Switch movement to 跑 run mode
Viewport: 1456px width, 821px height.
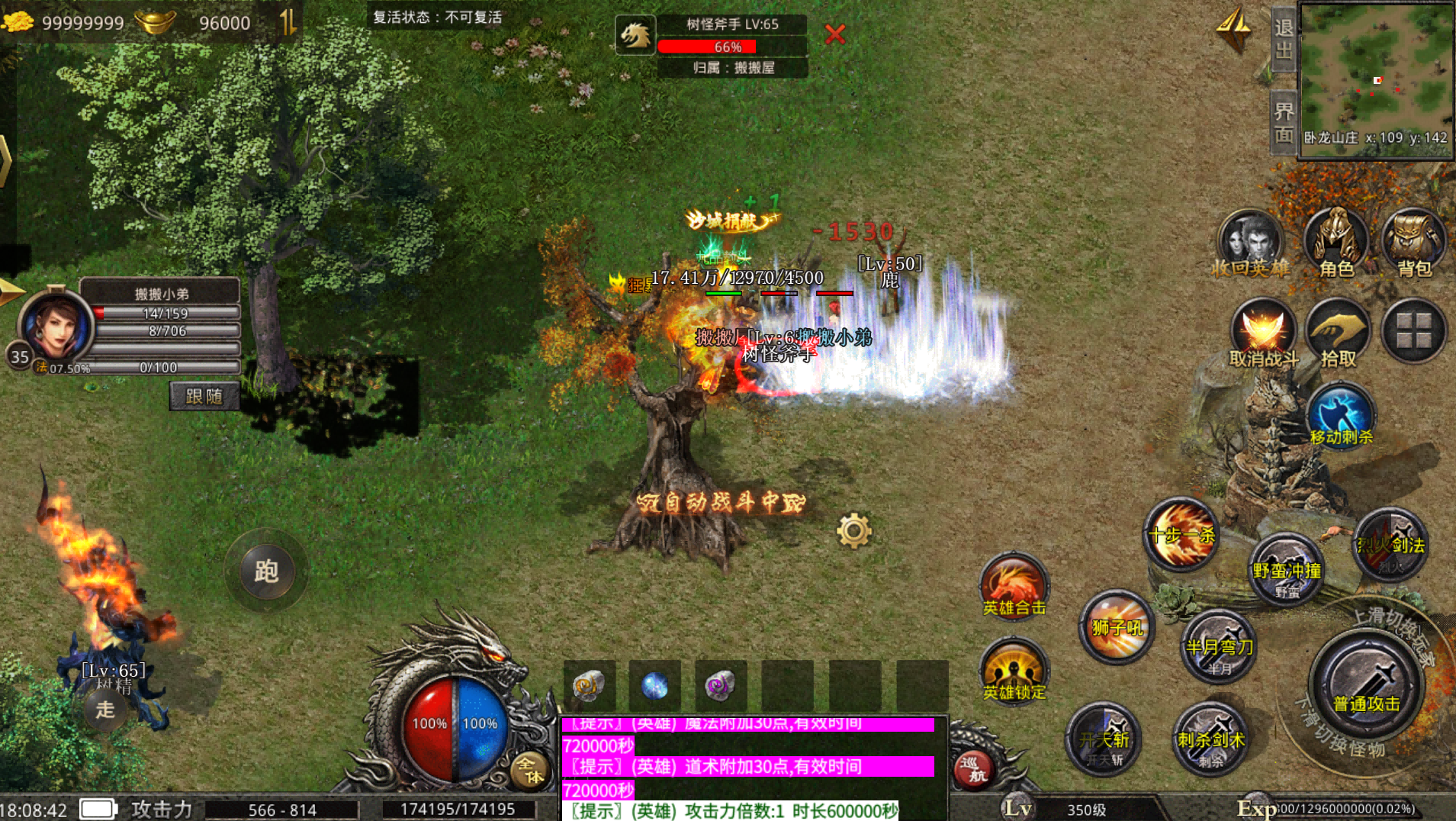266,571
